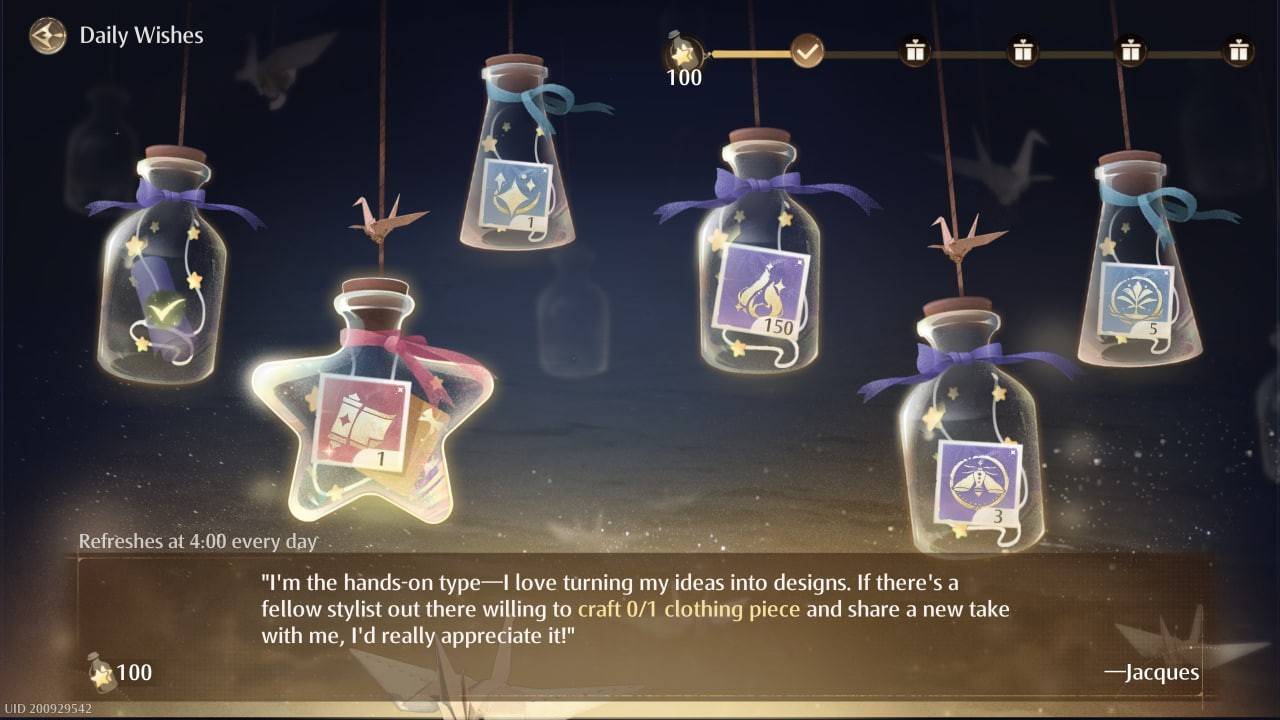Click the Daily Wishes title
Viewport: 1280px width, 720px height.
141,35
